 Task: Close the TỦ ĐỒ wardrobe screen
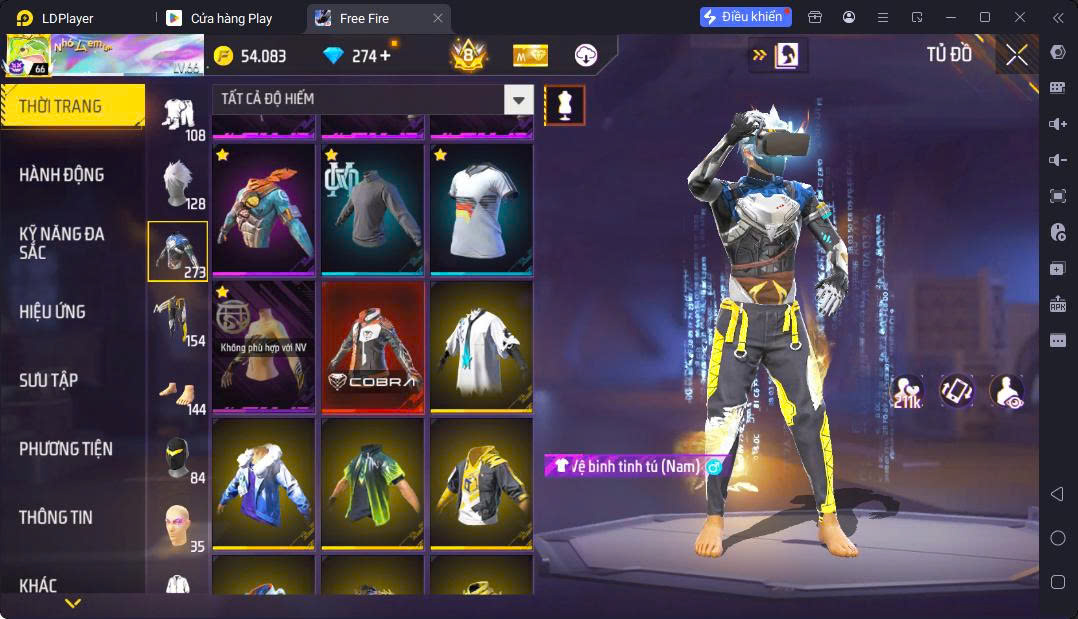pos(1017,56)
